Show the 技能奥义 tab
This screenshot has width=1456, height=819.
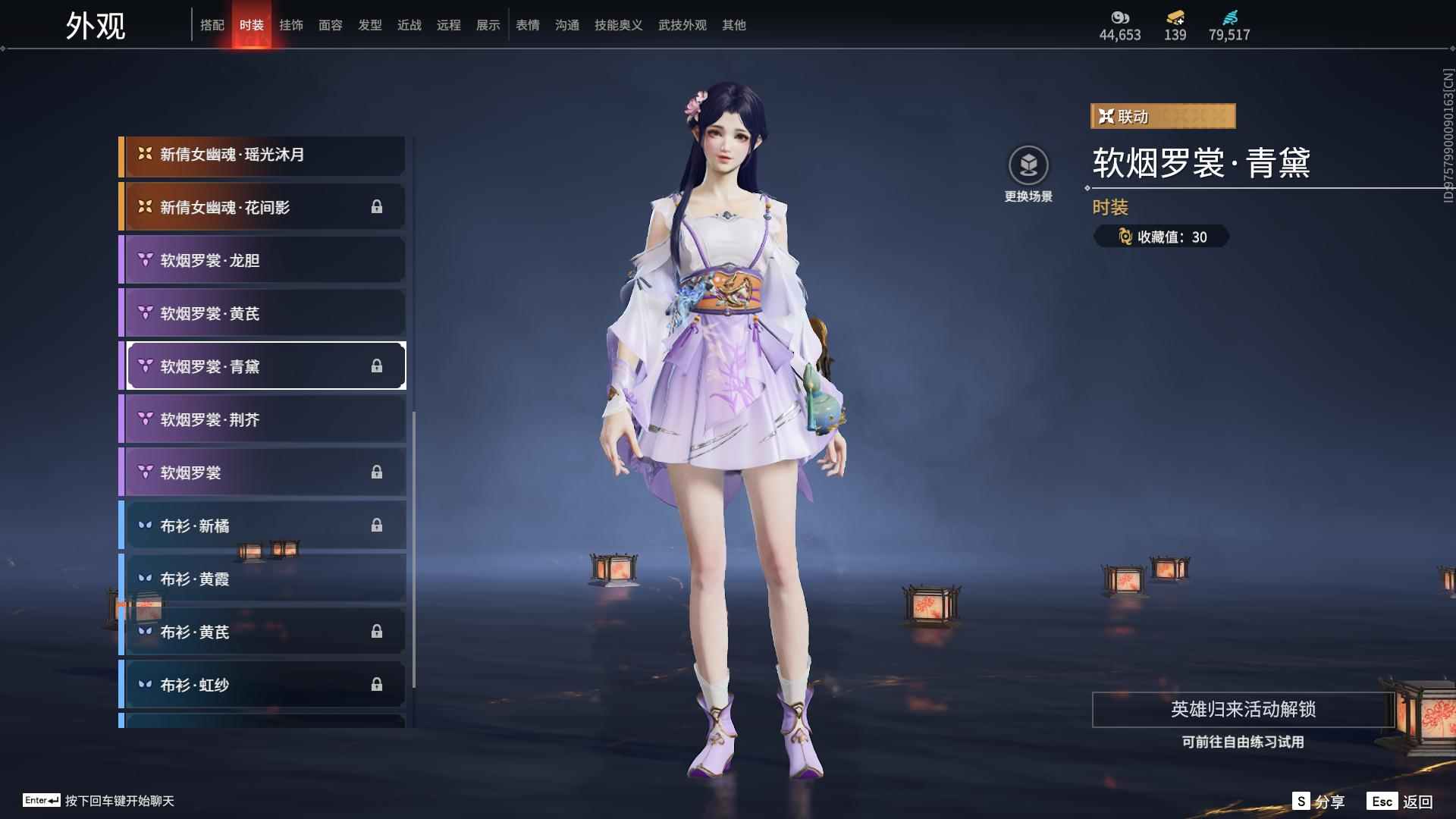pyautogui.click(x=619, y=25)
